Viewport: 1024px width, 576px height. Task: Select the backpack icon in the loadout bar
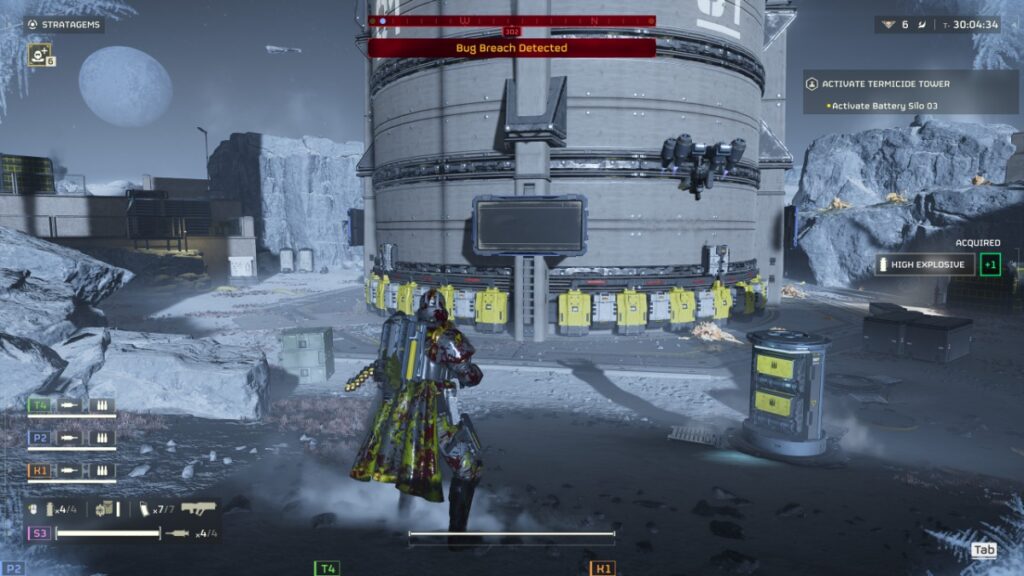(107, 509)
